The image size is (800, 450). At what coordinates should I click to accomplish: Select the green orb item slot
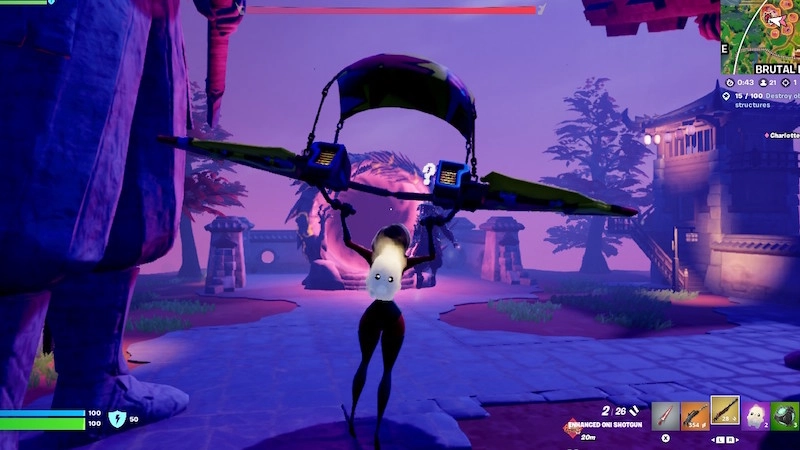pos(785,416)
